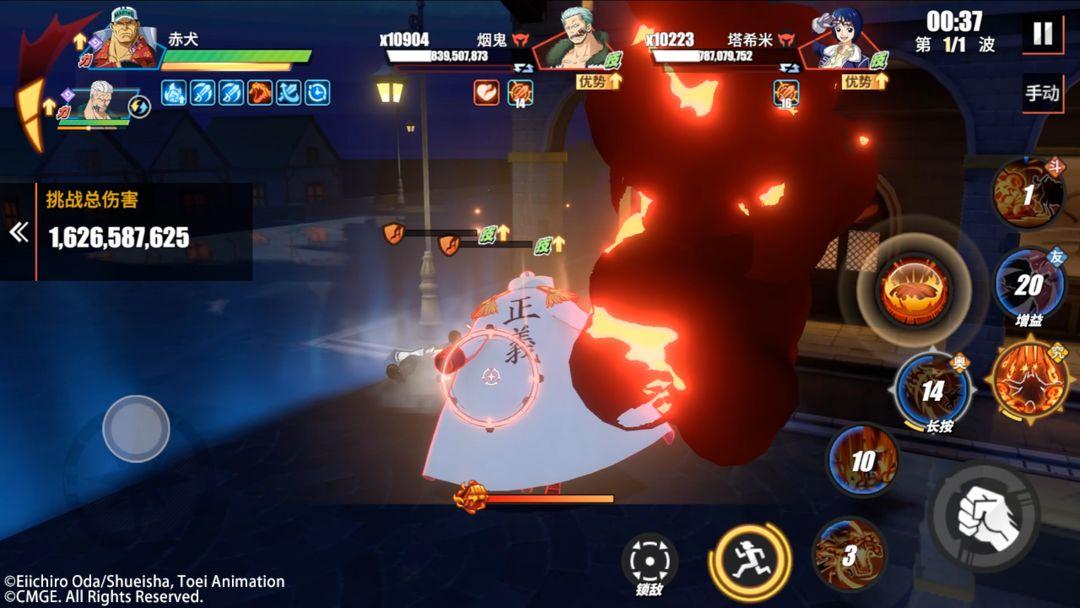The image size is (1080, 608).
Task: Tap the heart status icon under 烟鬼
Action: 487,93
